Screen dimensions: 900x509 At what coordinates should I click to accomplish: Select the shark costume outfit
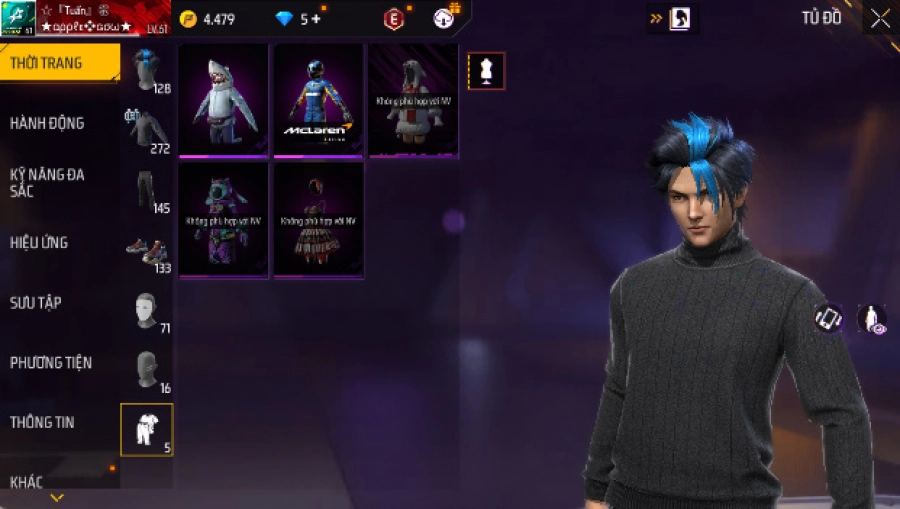click(223, 100)
